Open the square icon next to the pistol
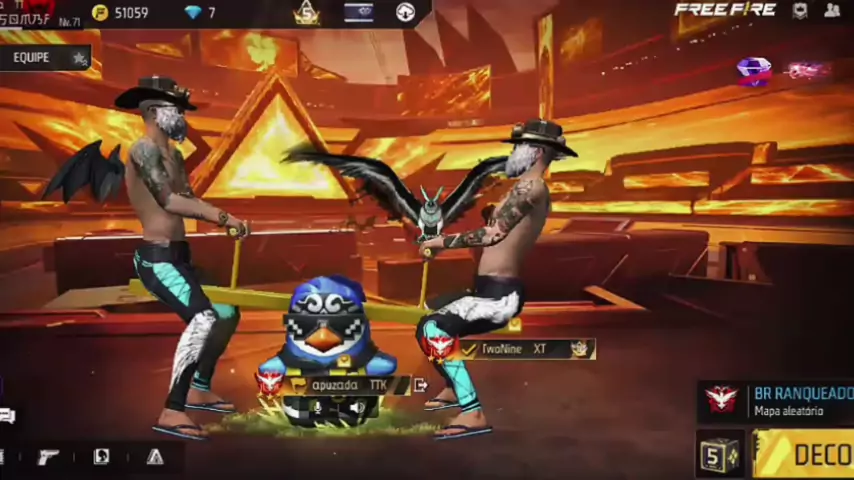Screen dimensions: 854x480 [x=101, y=457]
